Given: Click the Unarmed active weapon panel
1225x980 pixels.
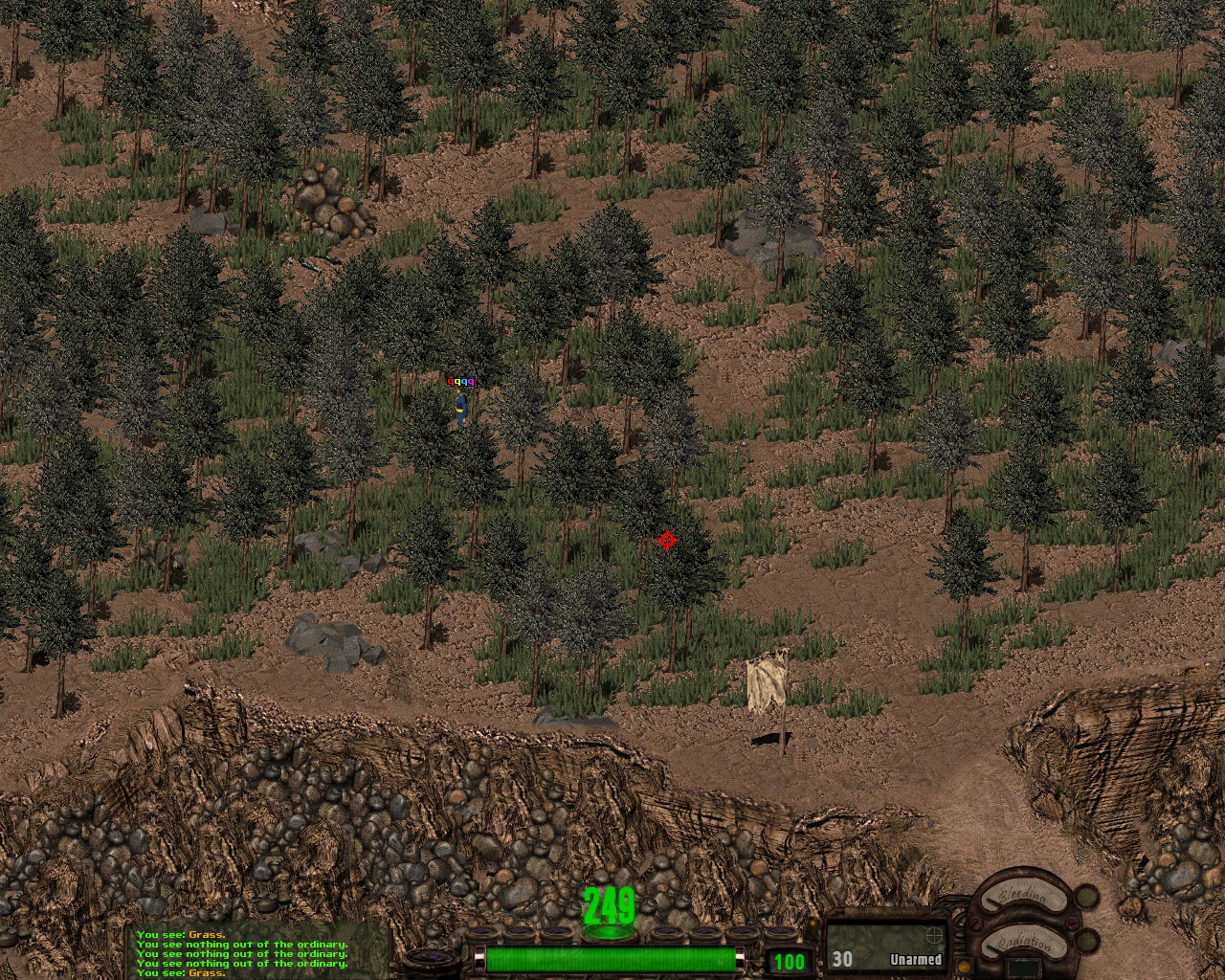Looking at the screenshot, I should pyautogui.click(x=885, y=947).
